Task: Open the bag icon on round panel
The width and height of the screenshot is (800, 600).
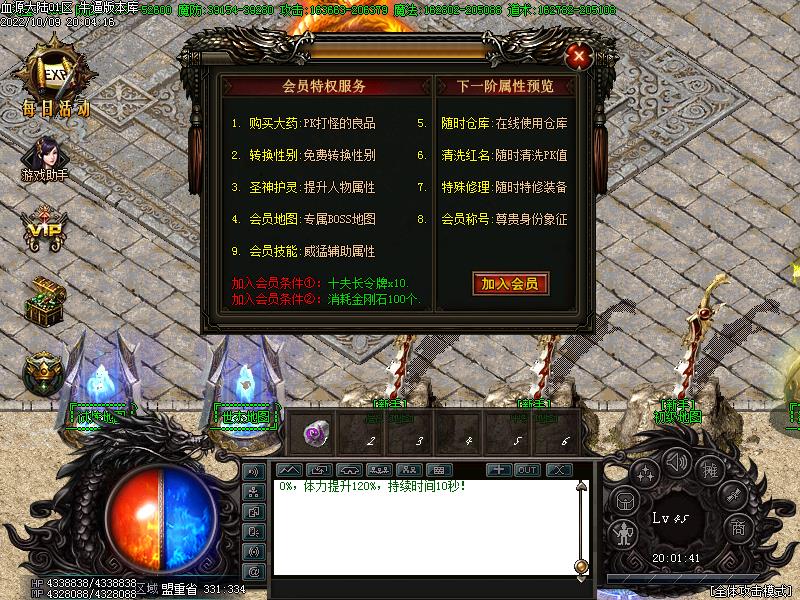Action: pyautogui.click(x=624, y=502)
